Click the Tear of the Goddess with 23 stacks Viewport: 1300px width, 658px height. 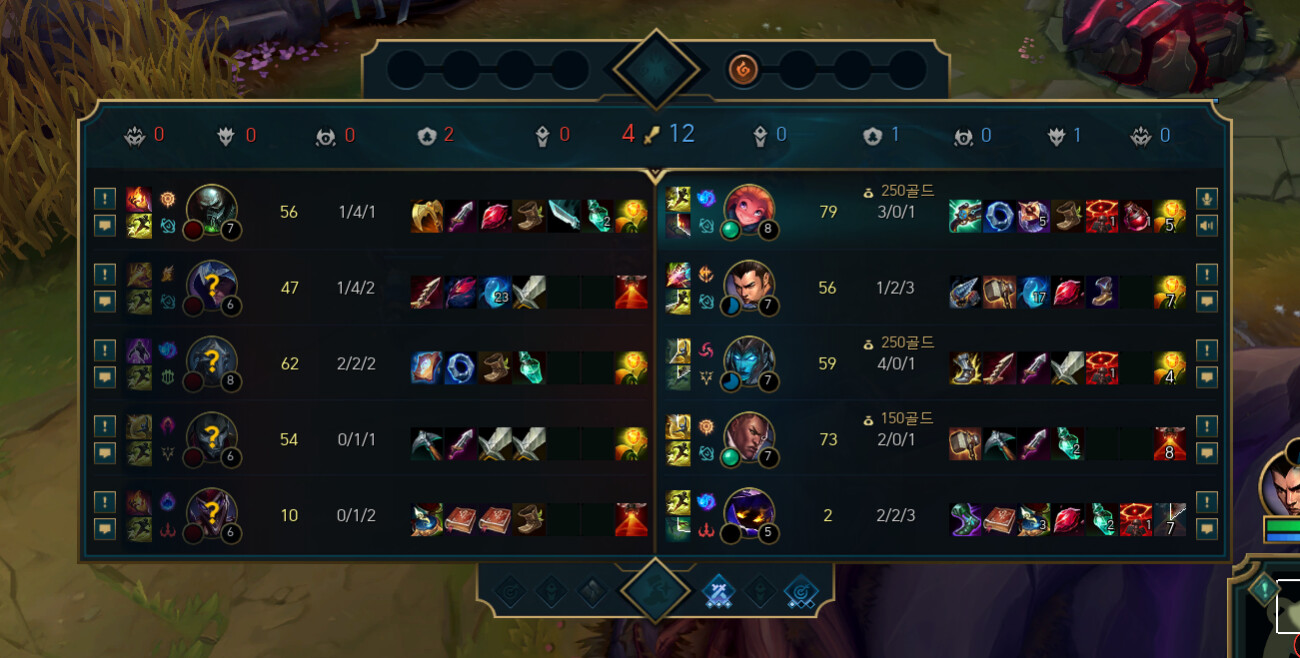click(x=495, y=292)
